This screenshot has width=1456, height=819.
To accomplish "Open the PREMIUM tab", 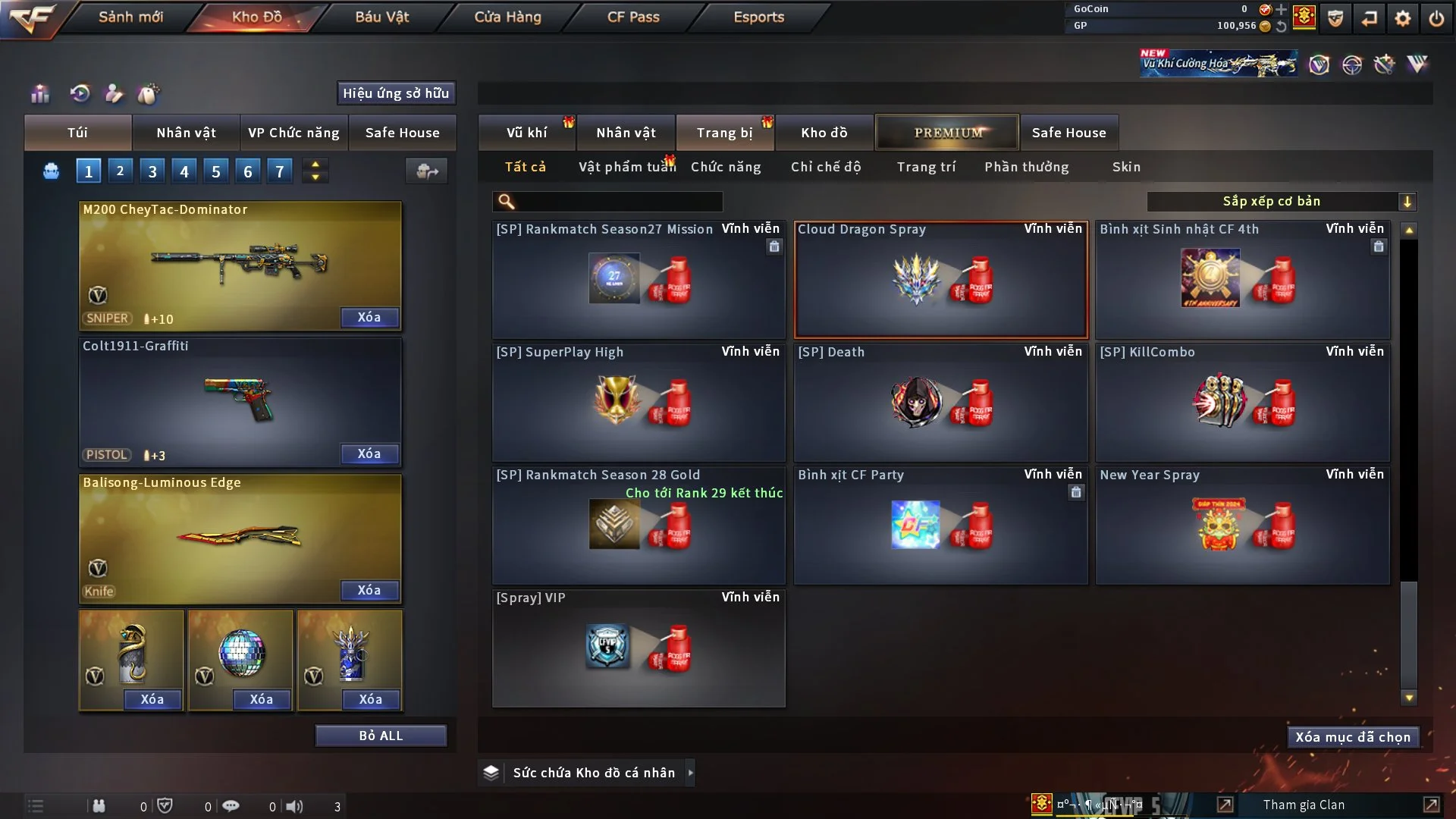I will tap(947, 133).
